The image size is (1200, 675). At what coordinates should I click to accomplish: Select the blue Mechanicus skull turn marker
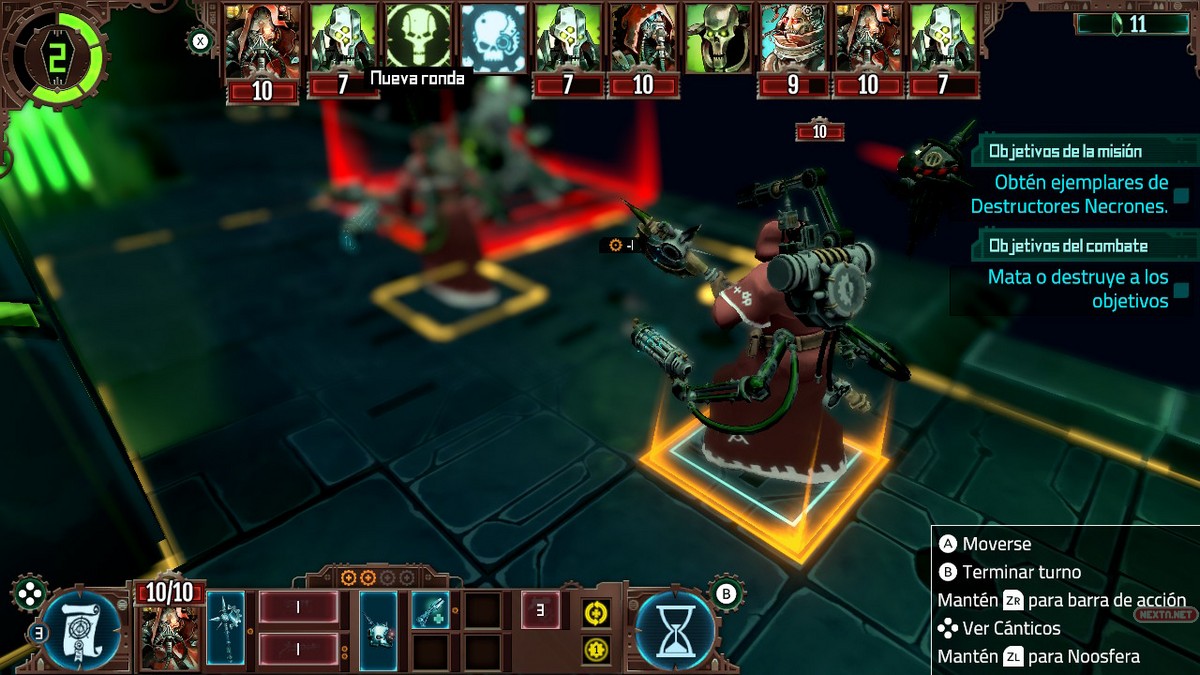[494, 38]
